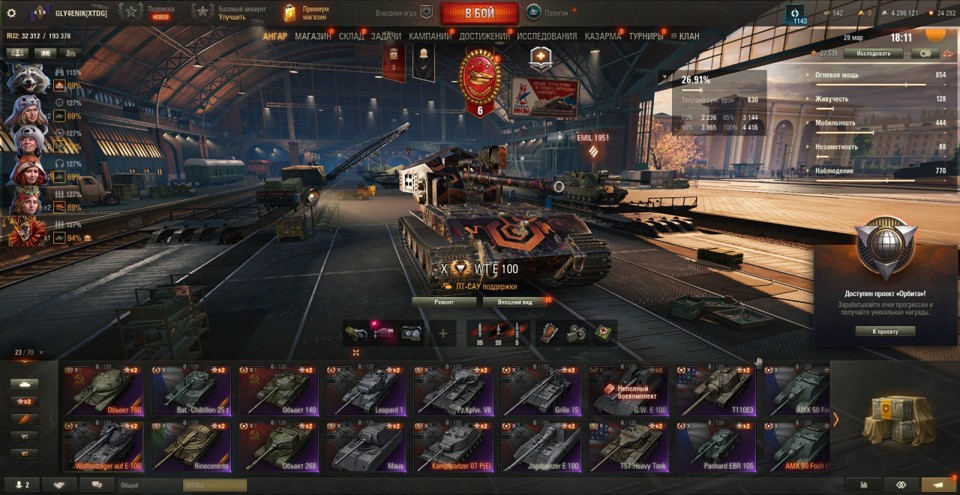The width and height of the screenshot is (960, 495).
Task: Open the Задачи tab
Action: (386, 36)
